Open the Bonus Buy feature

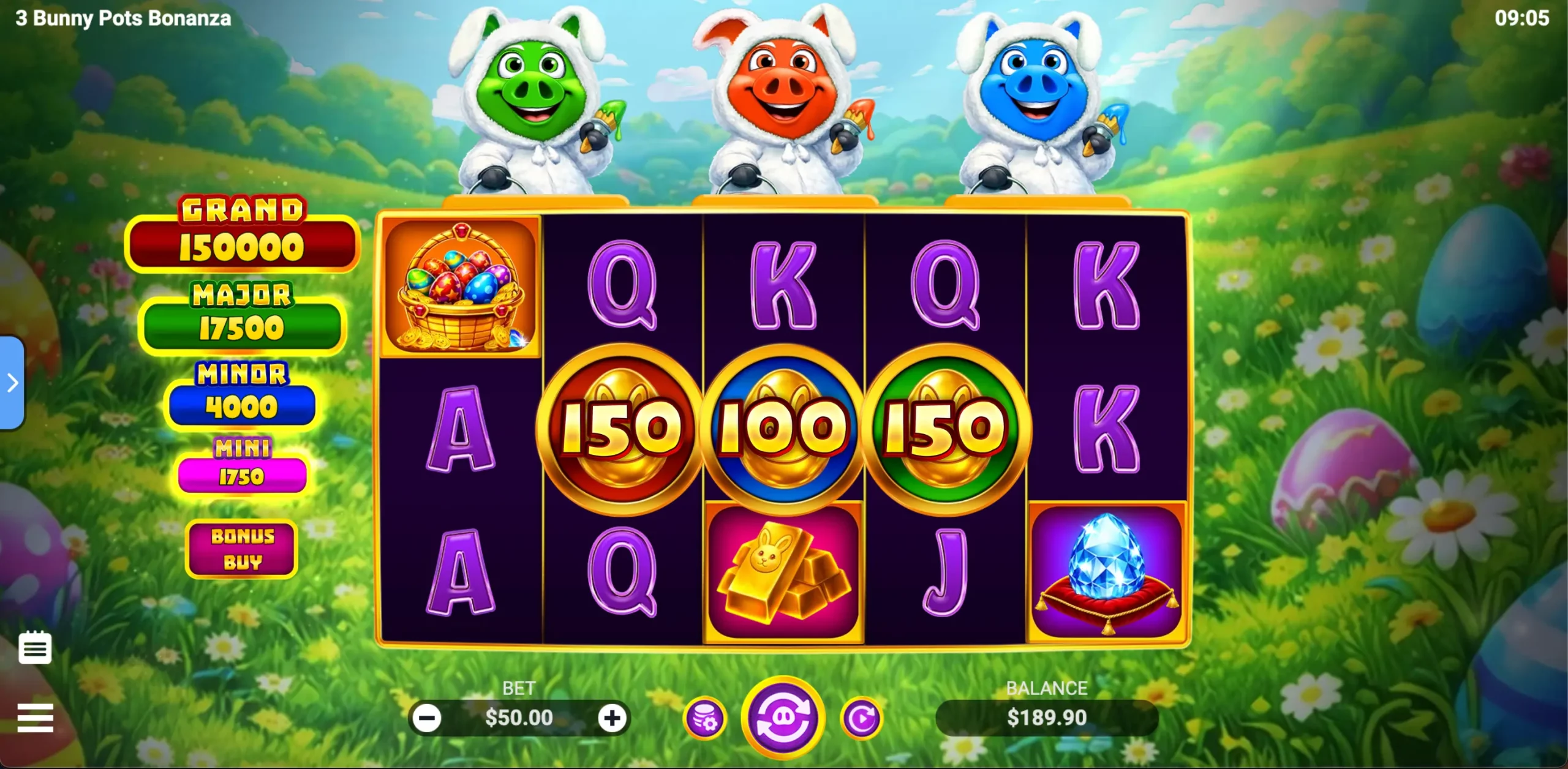242,549
